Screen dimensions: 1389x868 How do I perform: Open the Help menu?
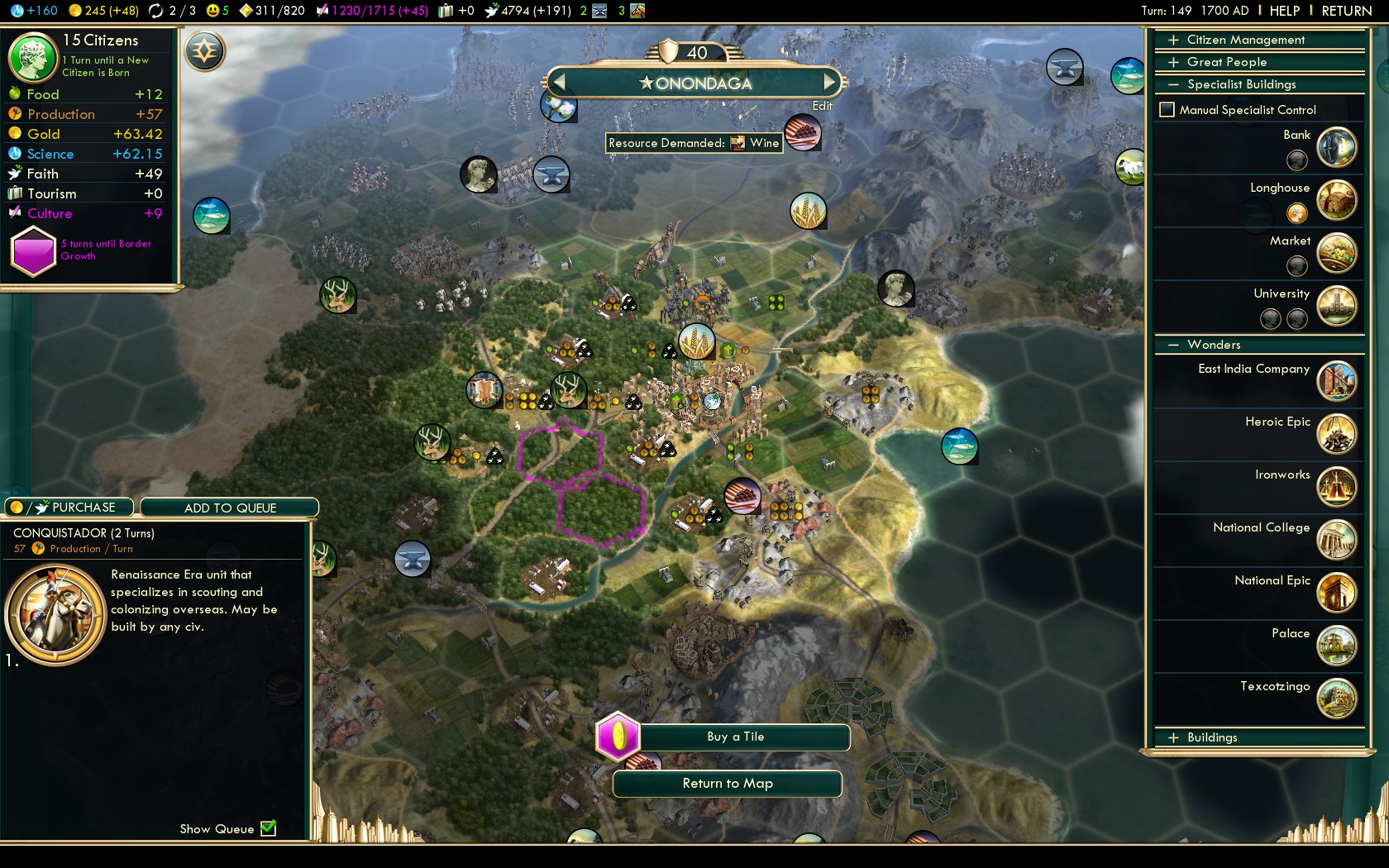[1284, 11]
